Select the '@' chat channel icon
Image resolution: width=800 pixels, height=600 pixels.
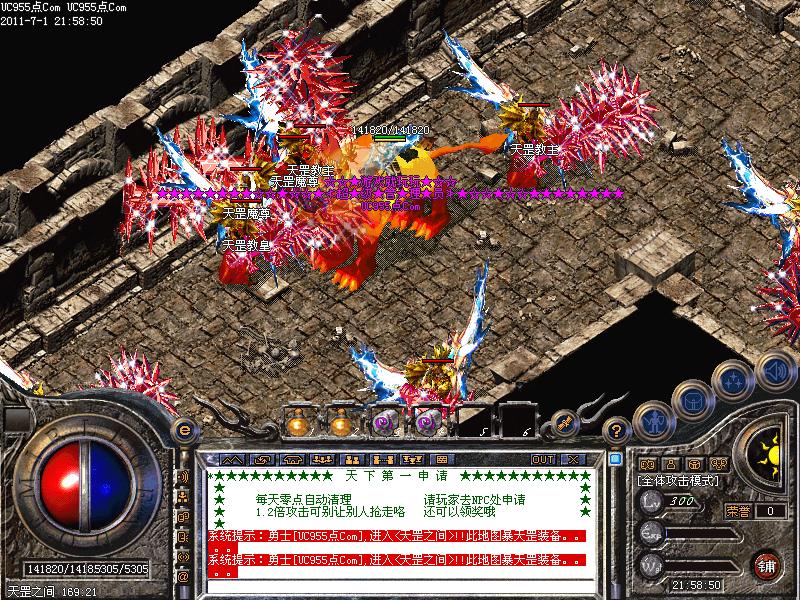click(x=183, y=577)
